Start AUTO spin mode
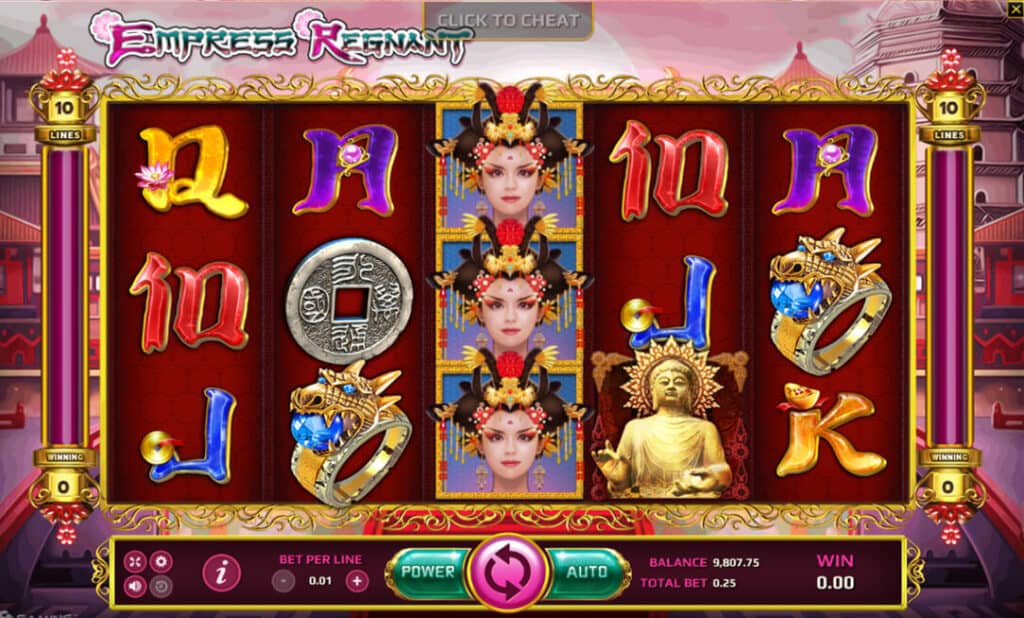Screen dimensions: 1024x618 point(587,572)
